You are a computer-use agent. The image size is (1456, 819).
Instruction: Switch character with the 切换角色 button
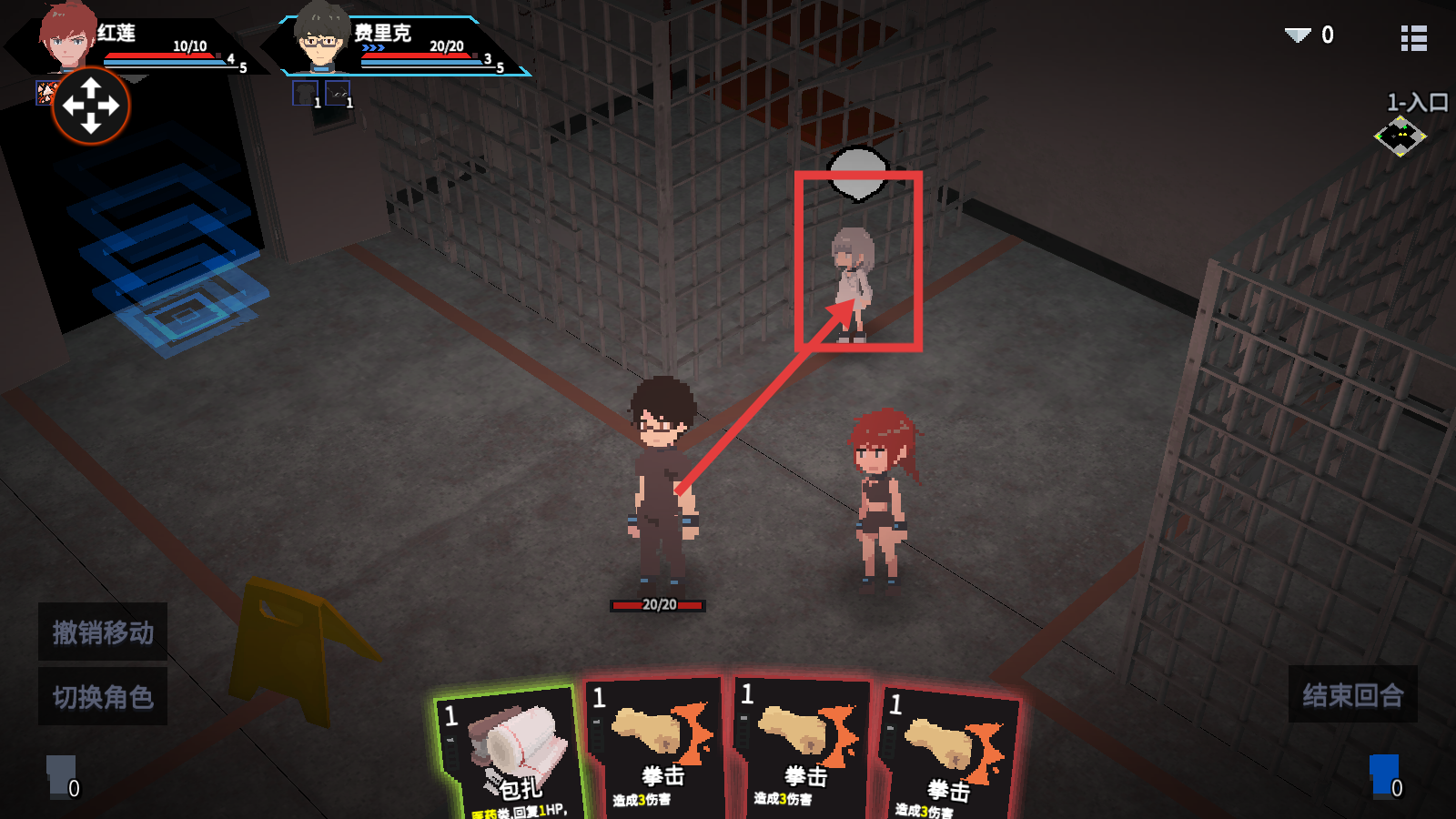[x=103, y=697]
